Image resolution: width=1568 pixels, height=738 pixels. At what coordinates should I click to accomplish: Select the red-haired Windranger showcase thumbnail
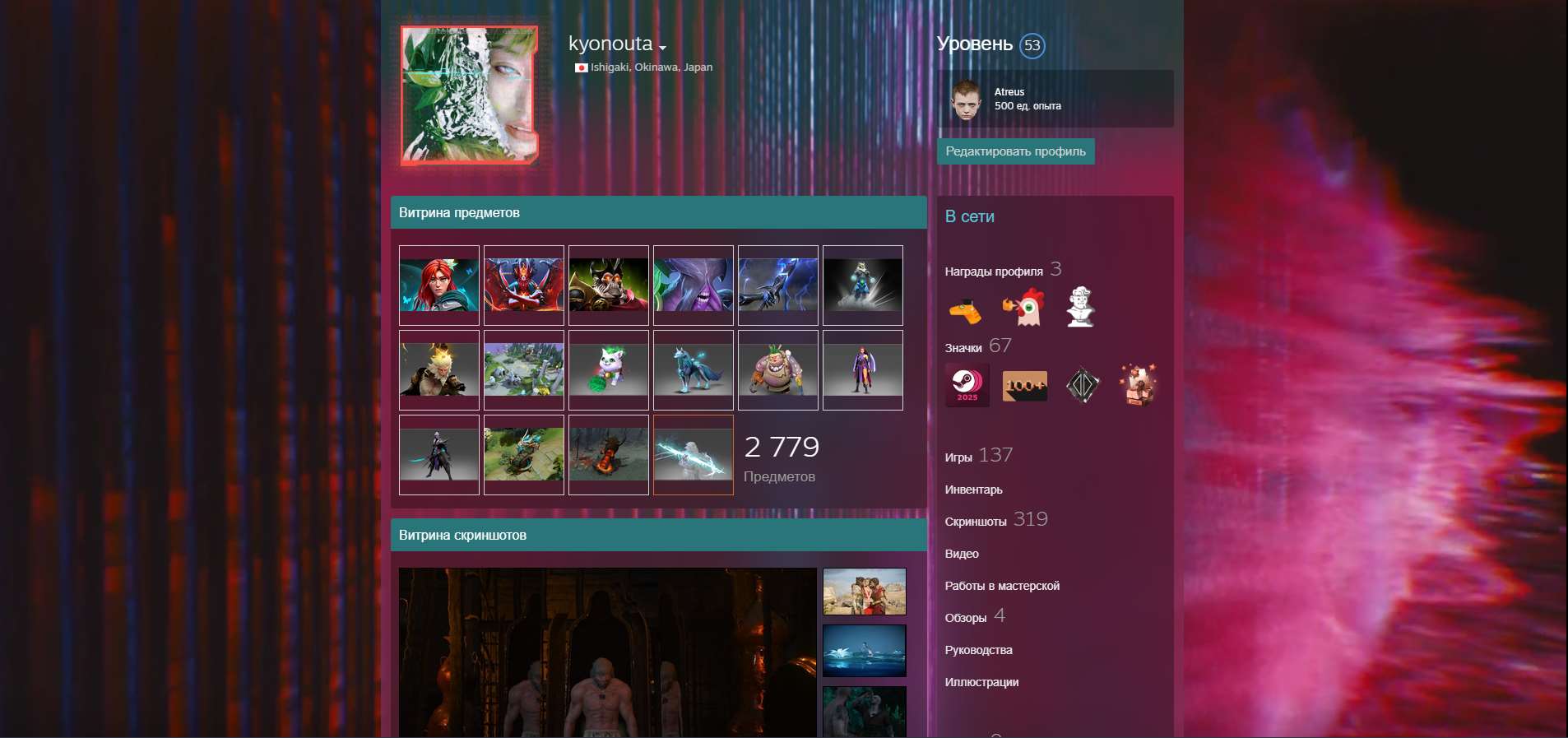[x=439, y=285]
